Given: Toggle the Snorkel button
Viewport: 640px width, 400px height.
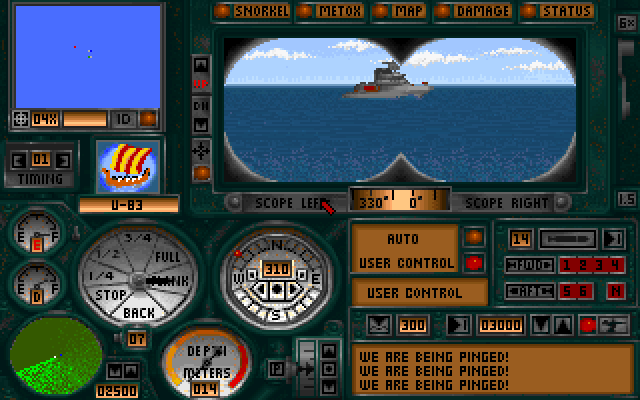Looking at the screenshot, I should click(x=255, y=11).
